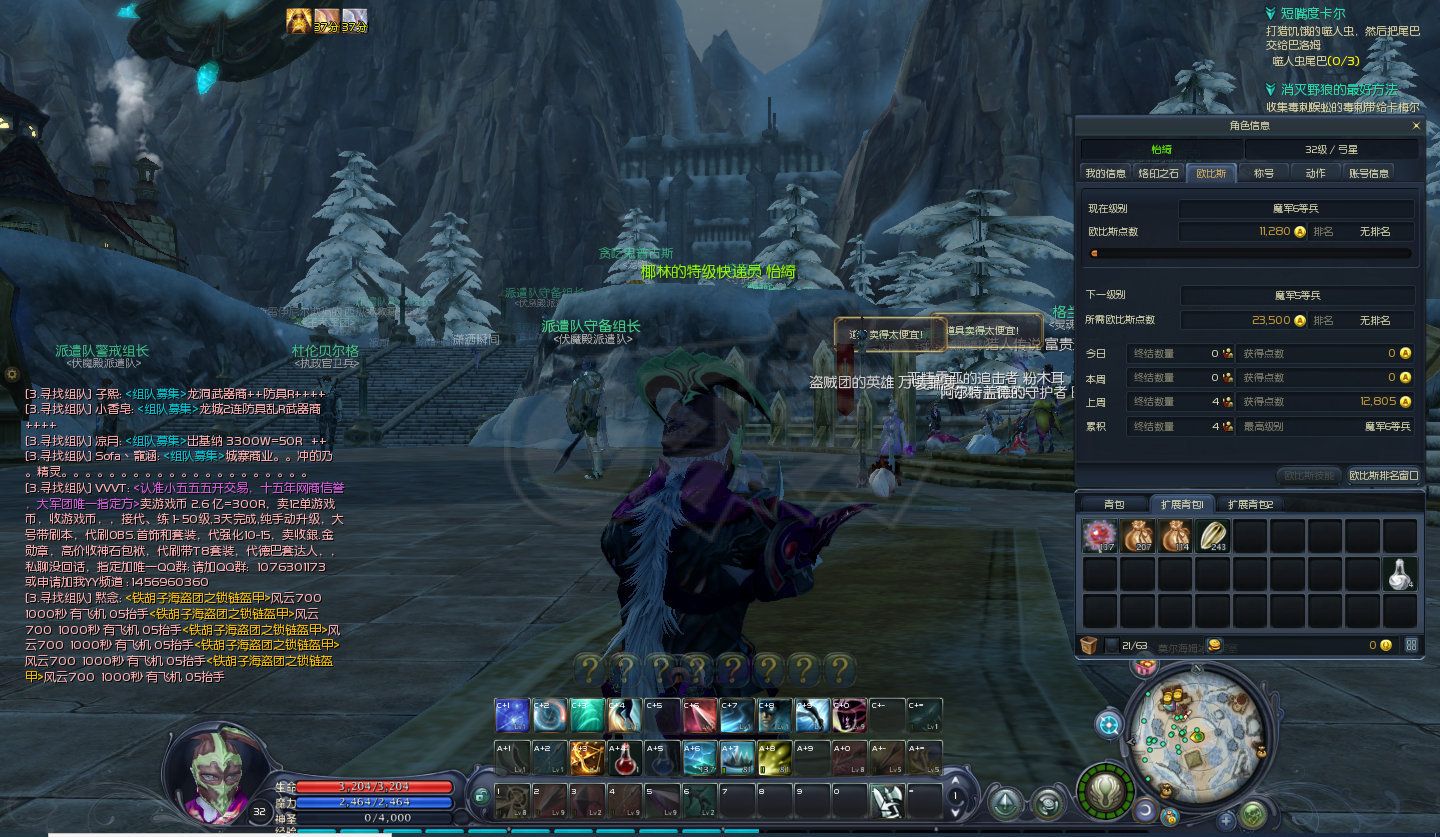Activate the golden bow skill on A+3
The image size is (1440, 837).
coord(586,758)
